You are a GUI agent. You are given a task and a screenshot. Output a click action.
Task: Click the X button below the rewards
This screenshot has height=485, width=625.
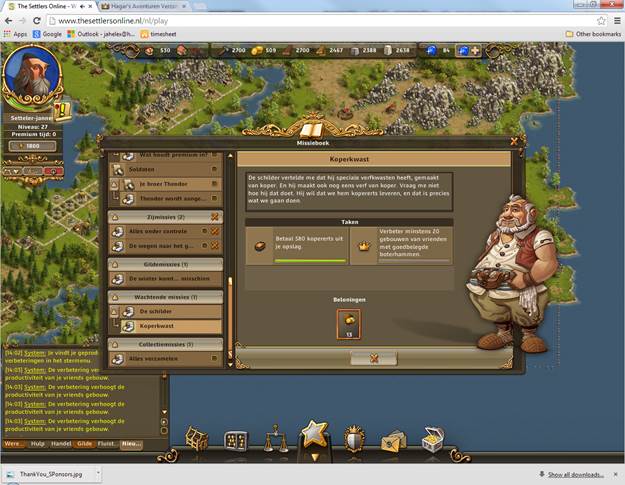pos(374,358)
